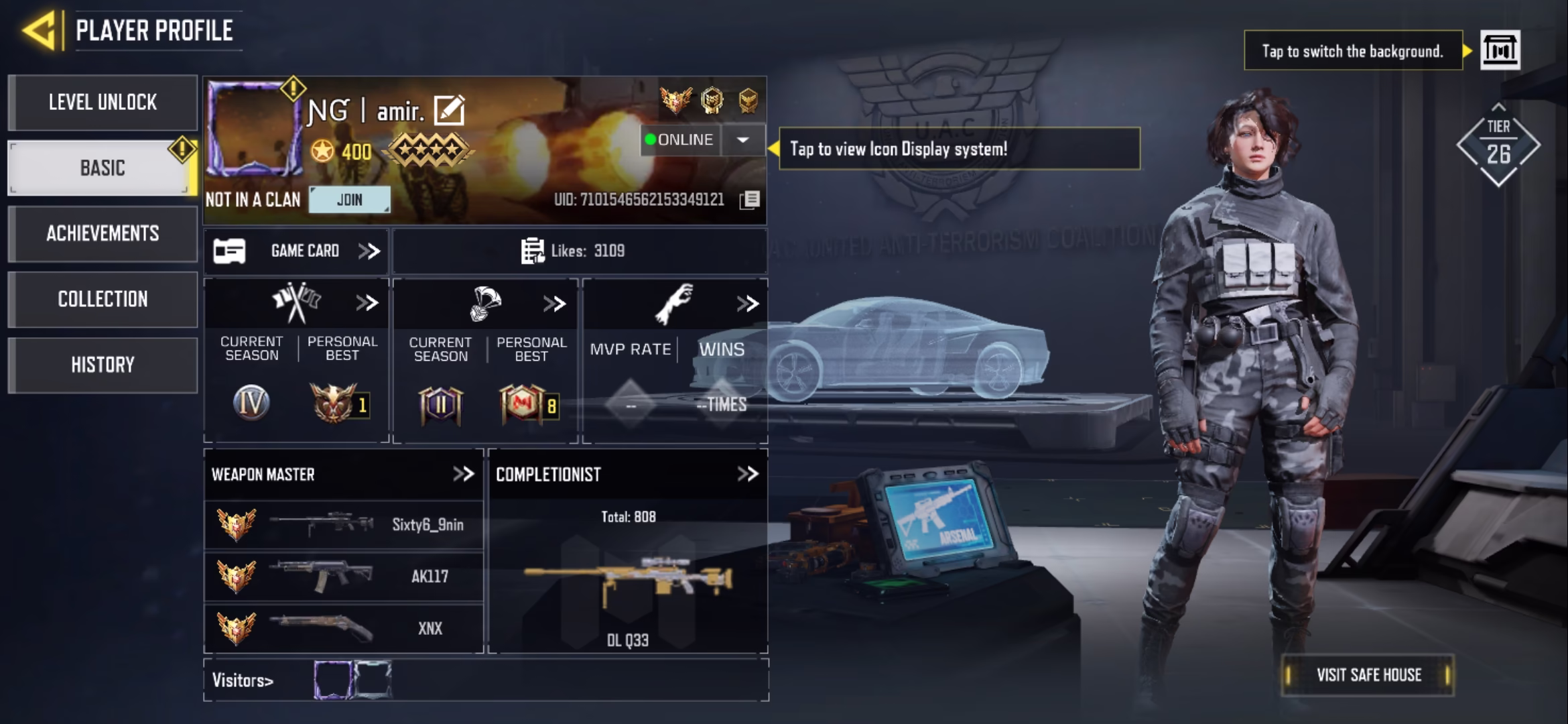Go back using the yellow arrow

pyautogui.click(x=39, y=31)
